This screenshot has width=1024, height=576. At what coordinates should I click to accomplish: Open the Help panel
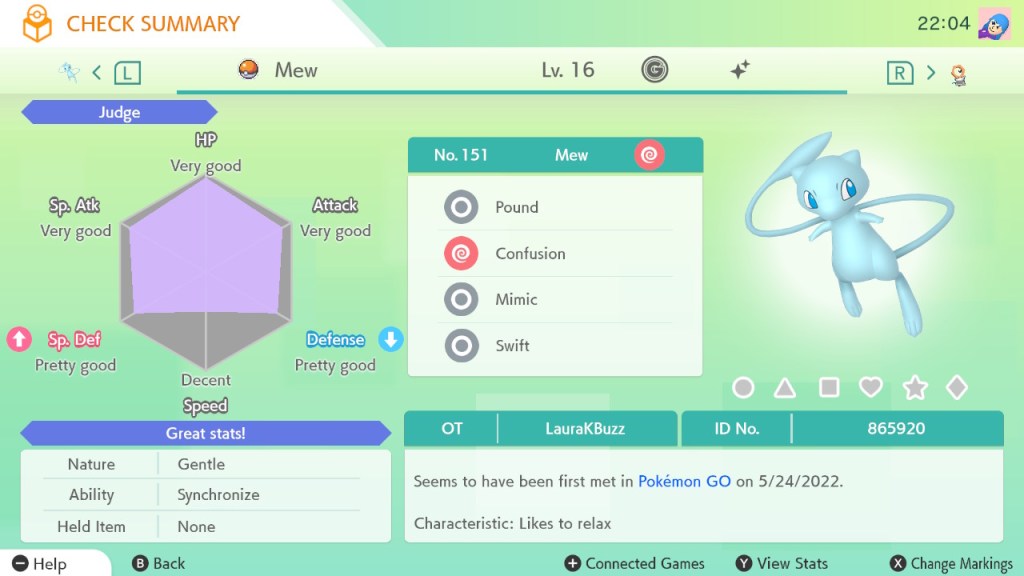[40, 563]
